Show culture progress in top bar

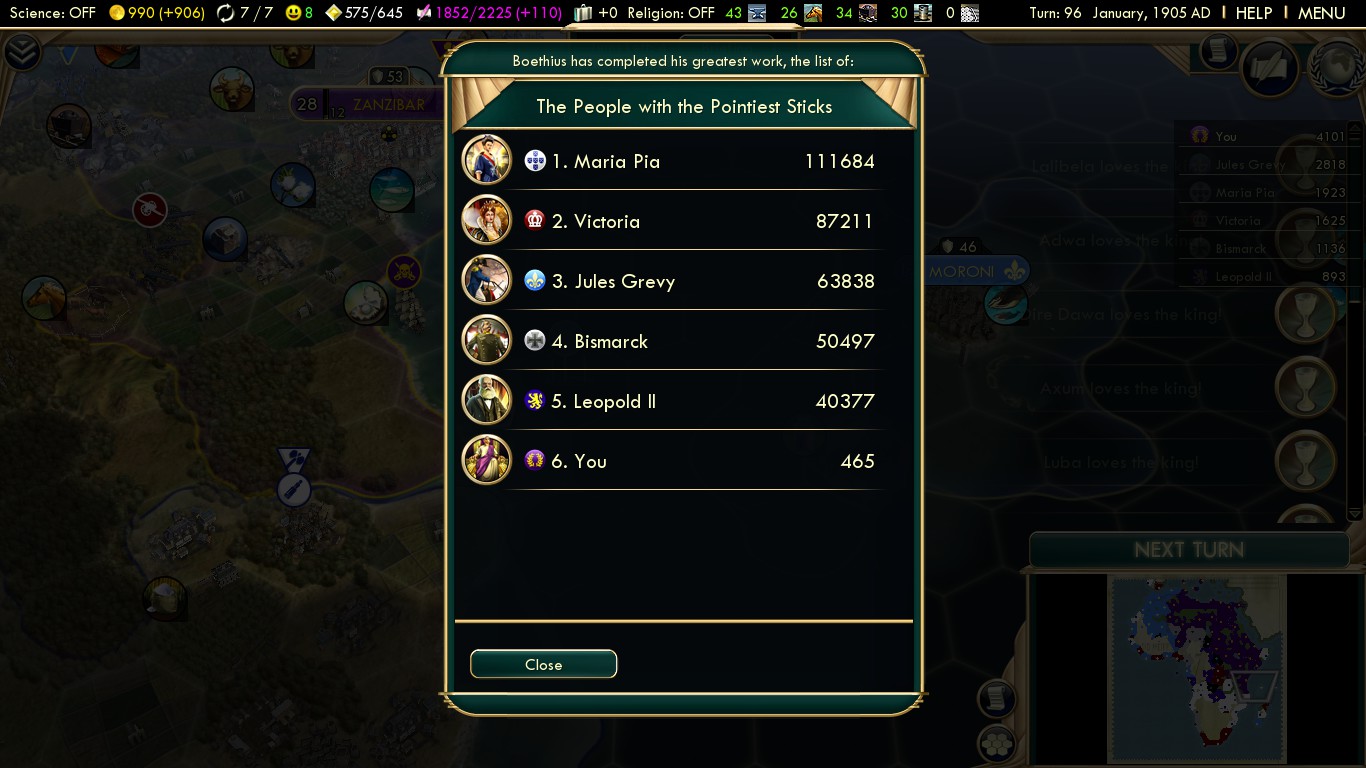[489, 13]
